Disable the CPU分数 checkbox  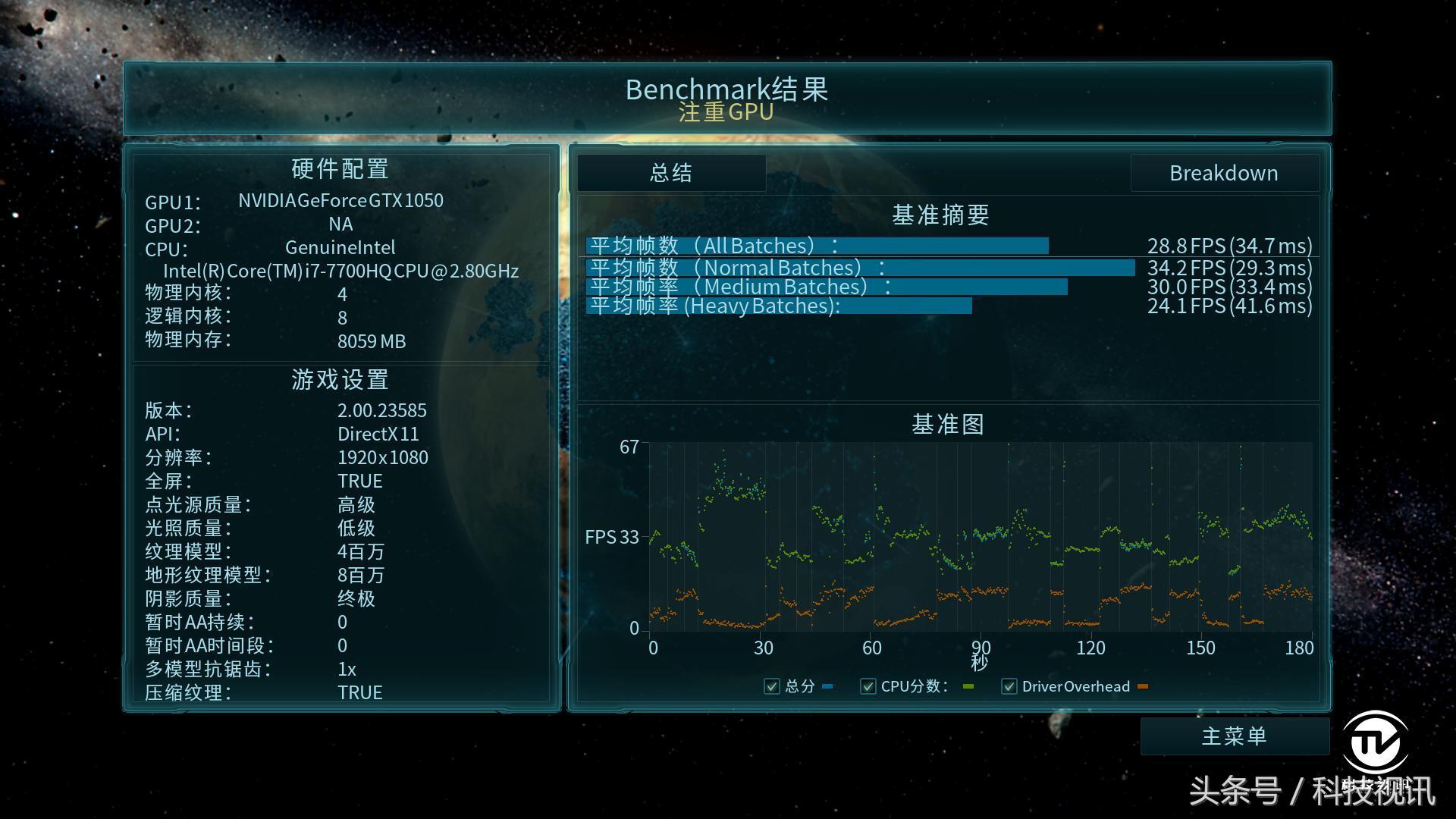[868, 686]
